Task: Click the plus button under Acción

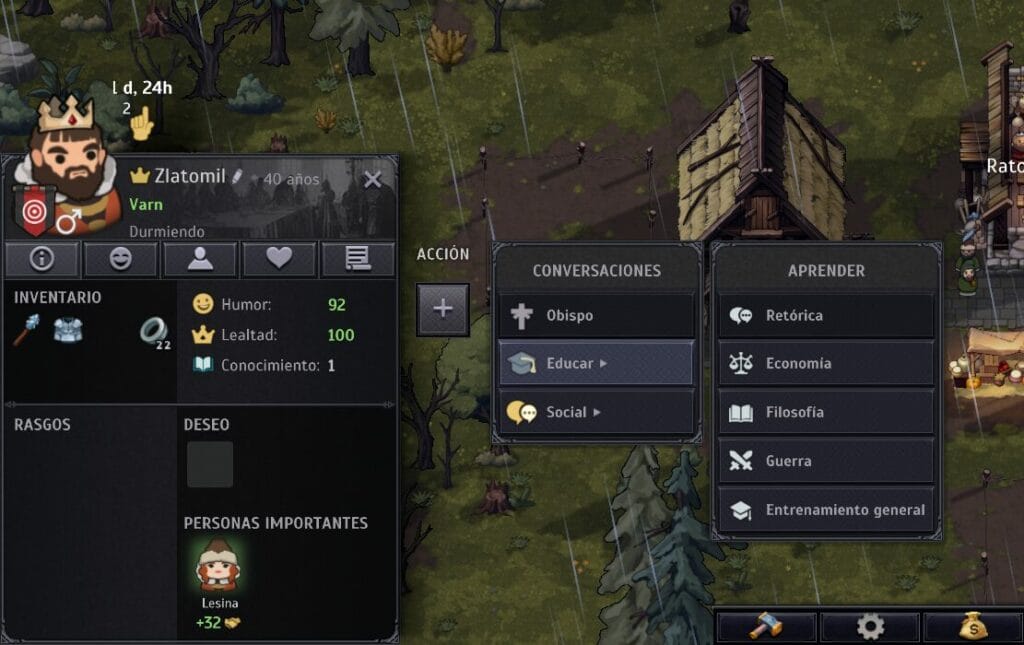Action: click(x=443, y=309)
